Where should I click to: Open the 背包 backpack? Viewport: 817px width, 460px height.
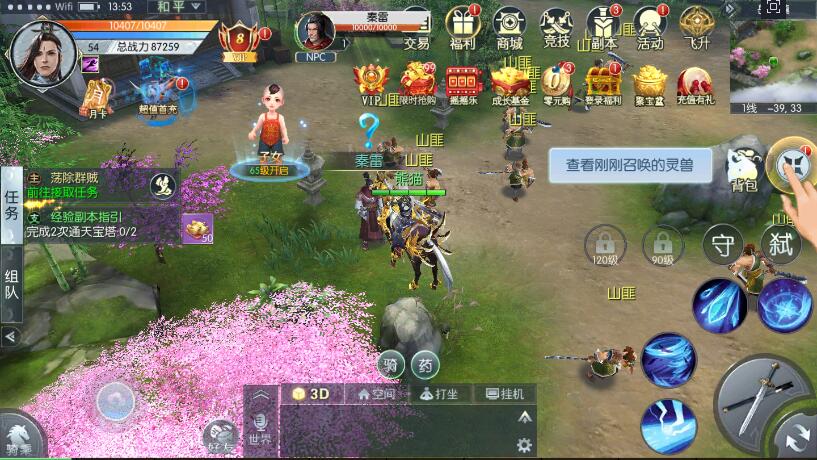point(743,170)
